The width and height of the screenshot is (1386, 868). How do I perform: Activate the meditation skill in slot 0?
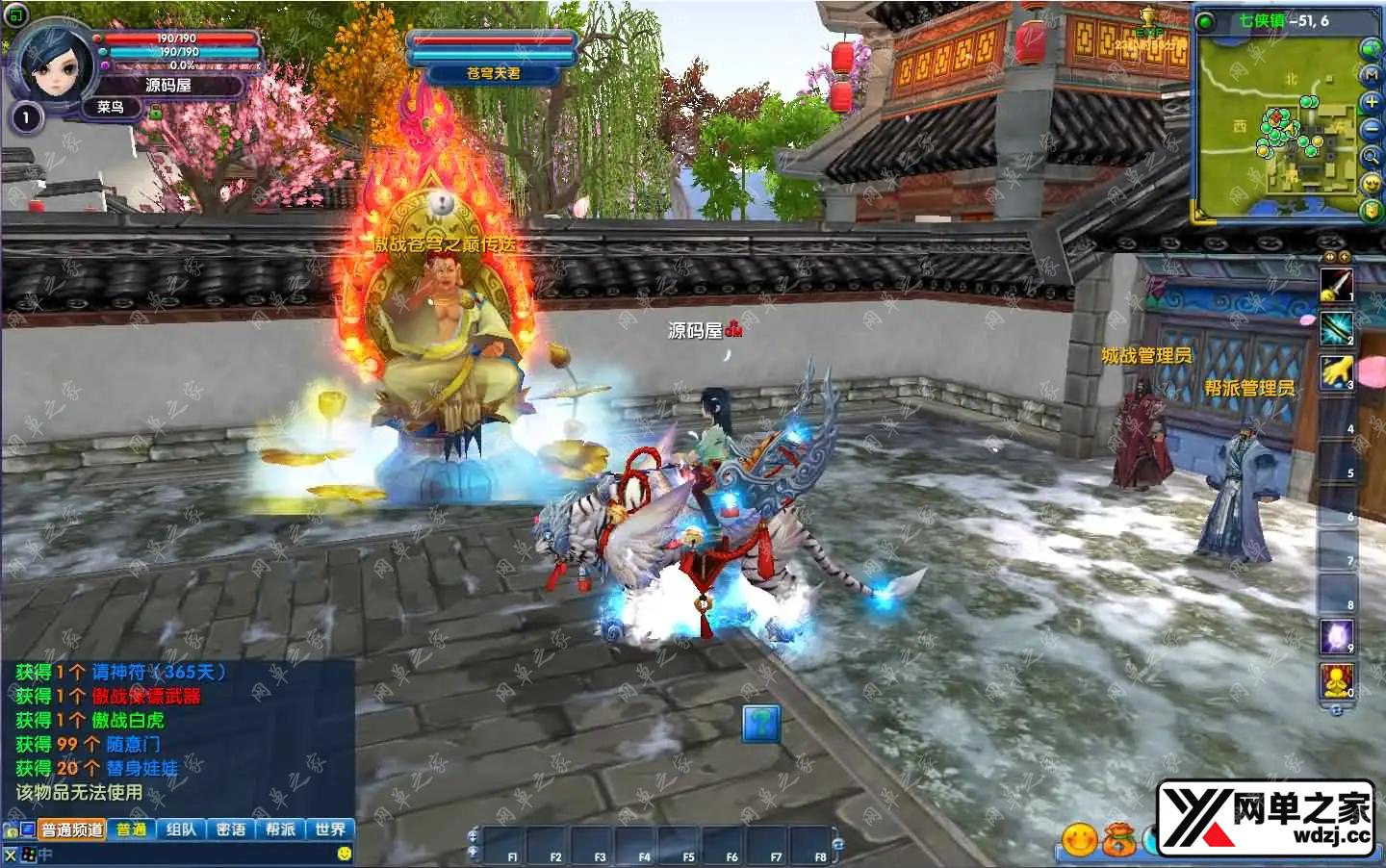pyautogui.click(x=1336, y=681)
